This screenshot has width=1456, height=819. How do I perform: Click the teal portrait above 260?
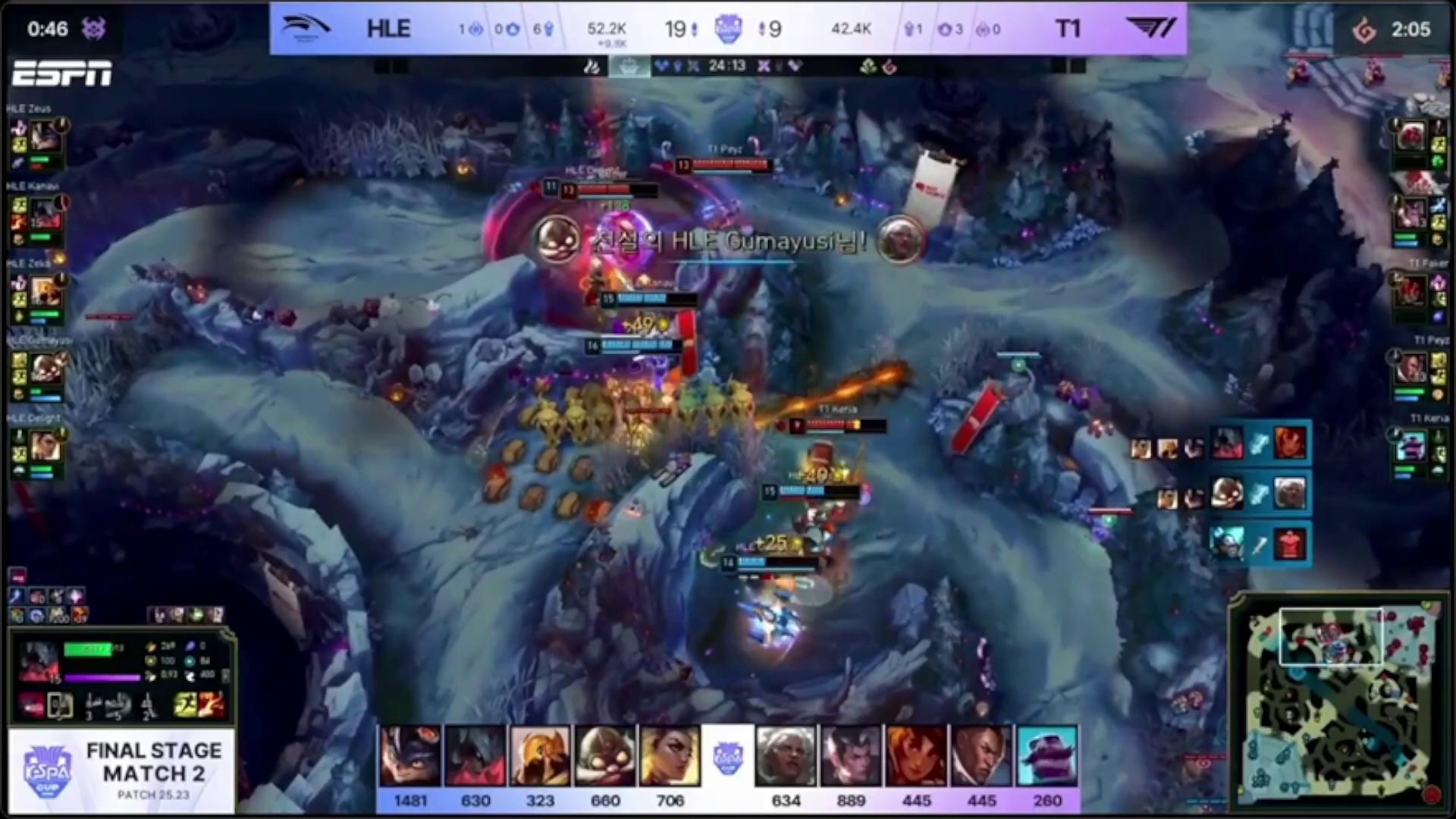(x=1047, y=755)
